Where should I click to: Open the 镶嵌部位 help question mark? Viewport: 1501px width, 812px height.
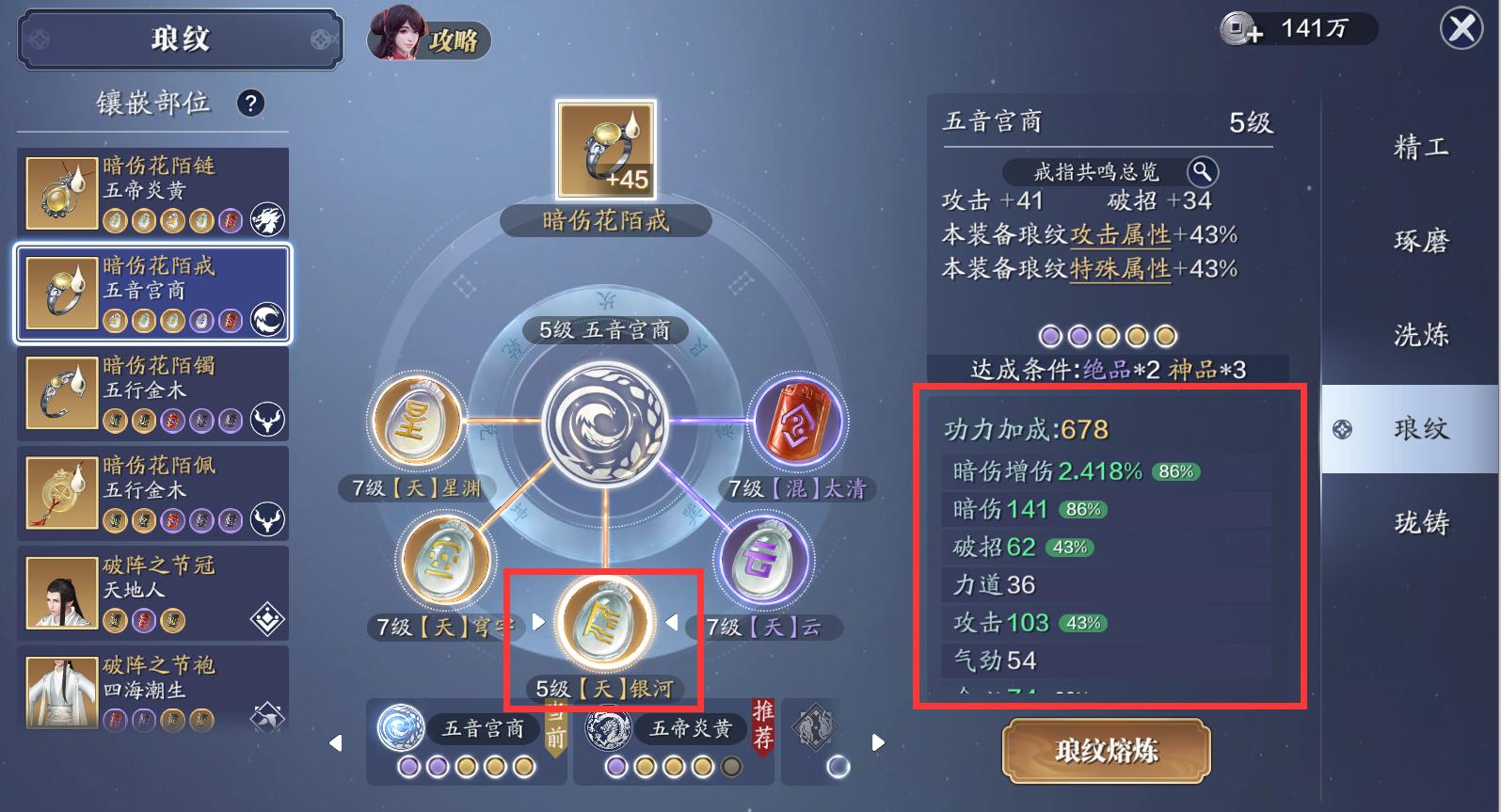click(x=249, y=103)
